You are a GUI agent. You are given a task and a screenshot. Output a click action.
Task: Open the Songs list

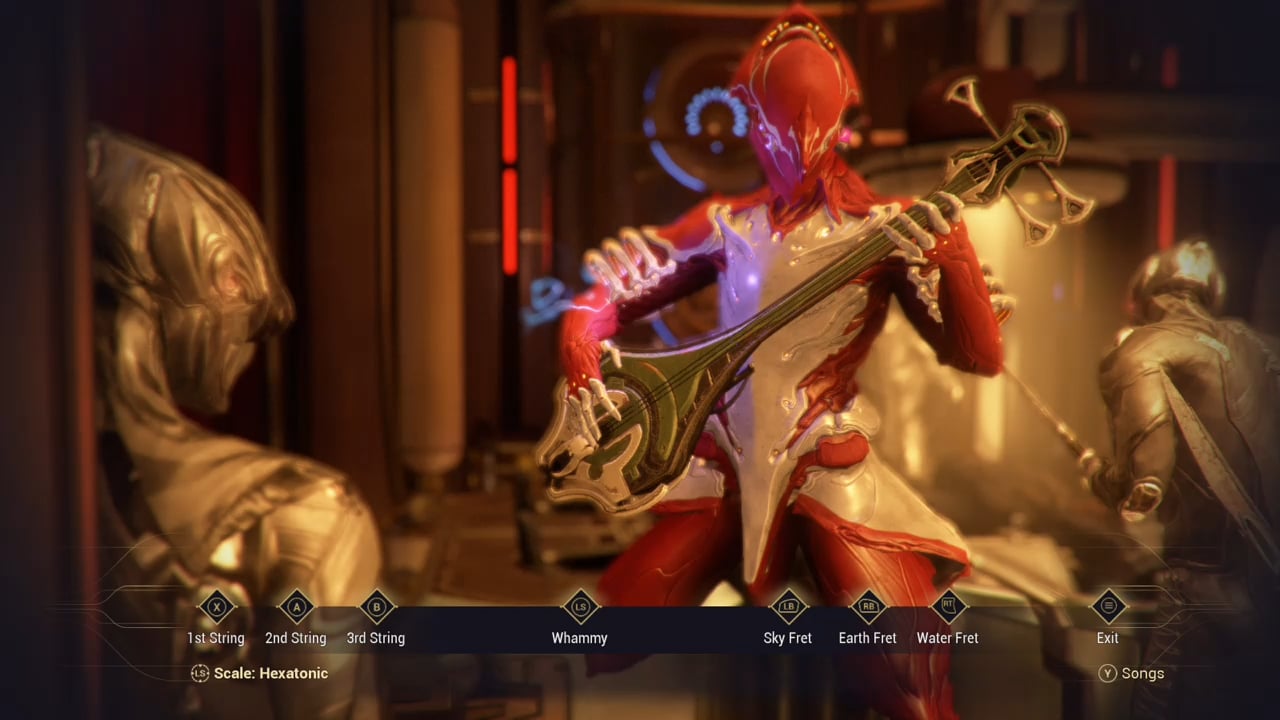1131,673
